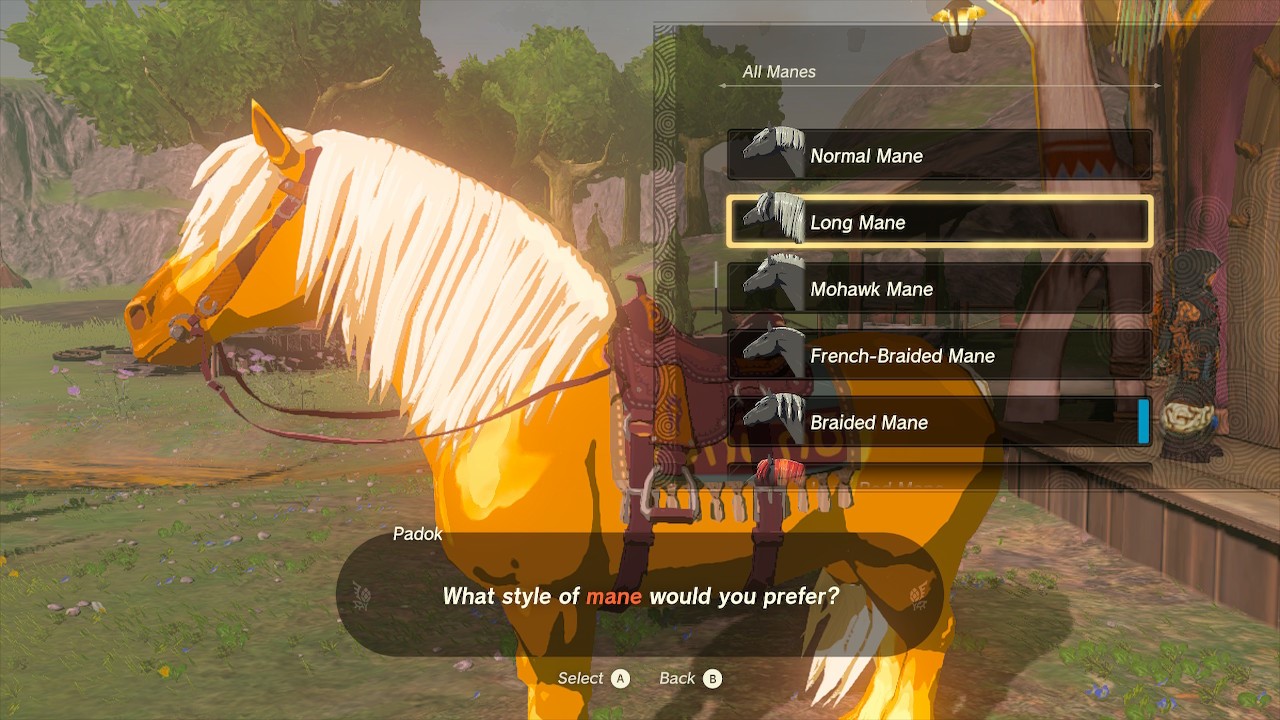Choose the French-Braided Mane style
Image resolution: width=1280 pixels, height=720 pixels.
[x=938, y=356]
